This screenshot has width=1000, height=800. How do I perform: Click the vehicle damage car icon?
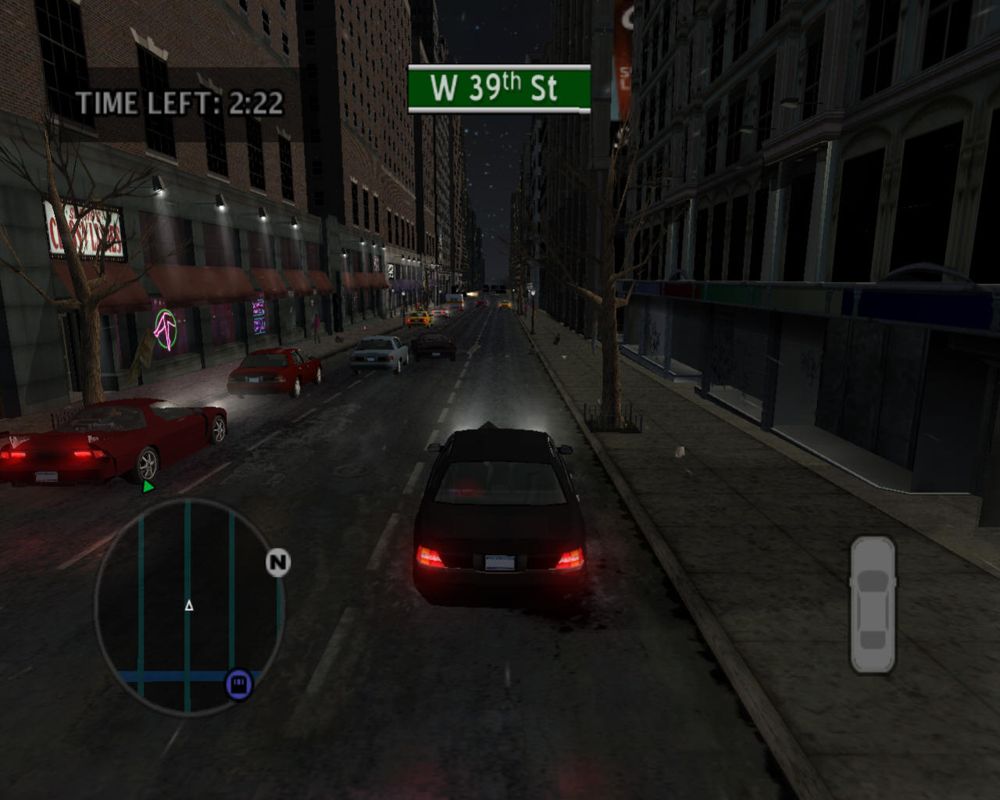tap(872, 604)
